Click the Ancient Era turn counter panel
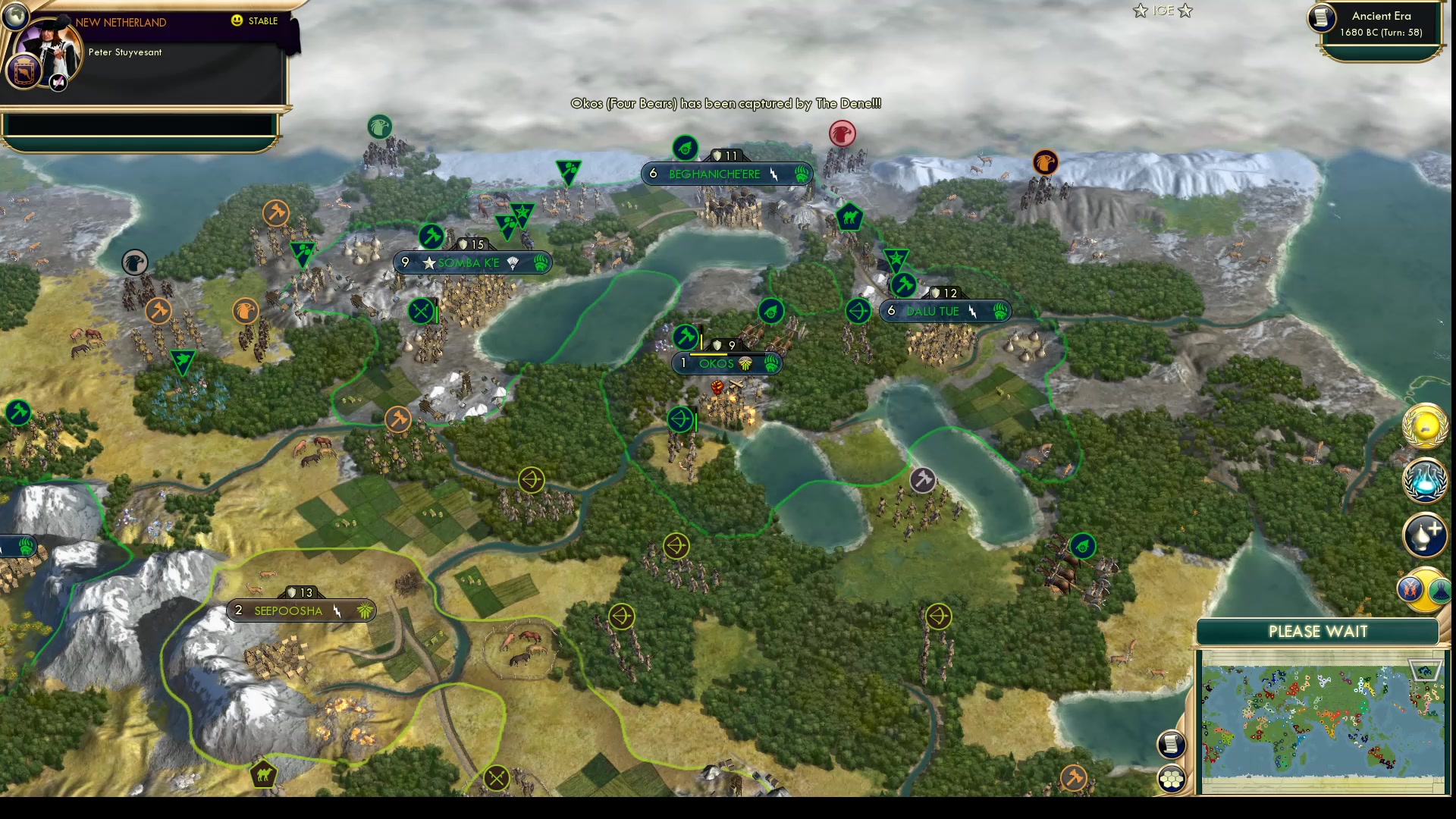This screenshot has width=1456, height=819. click(1379, 24)
